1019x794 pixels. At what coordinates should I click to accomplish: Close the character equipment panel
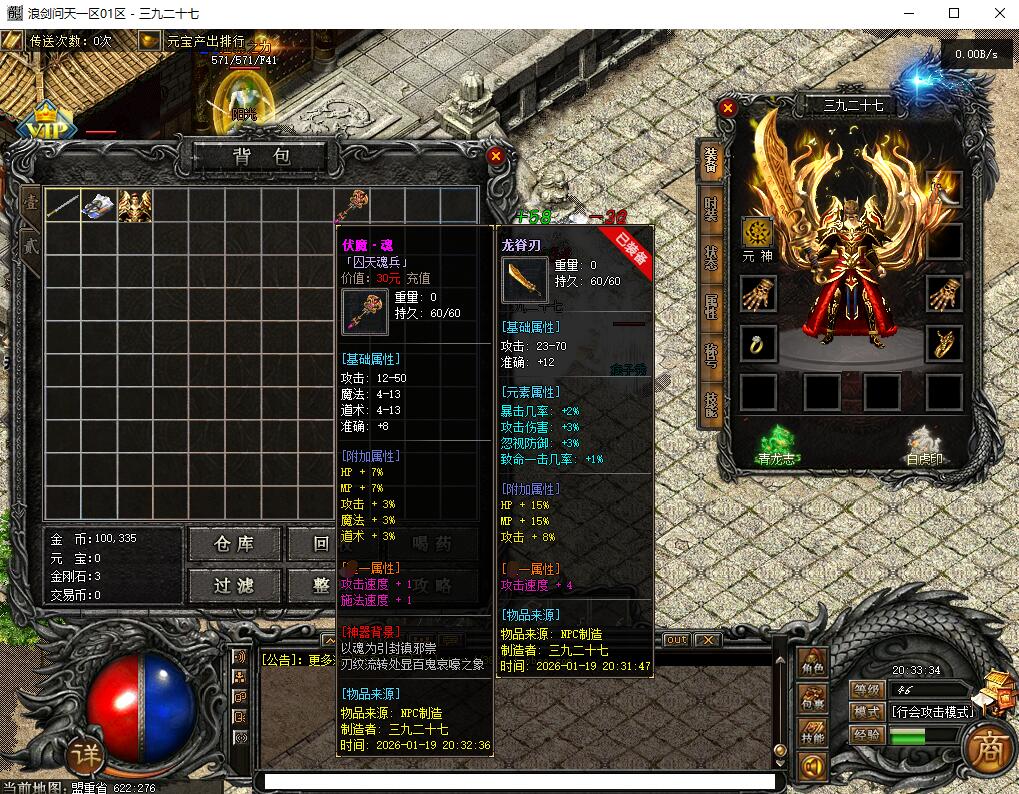click(x=728, y=107)
